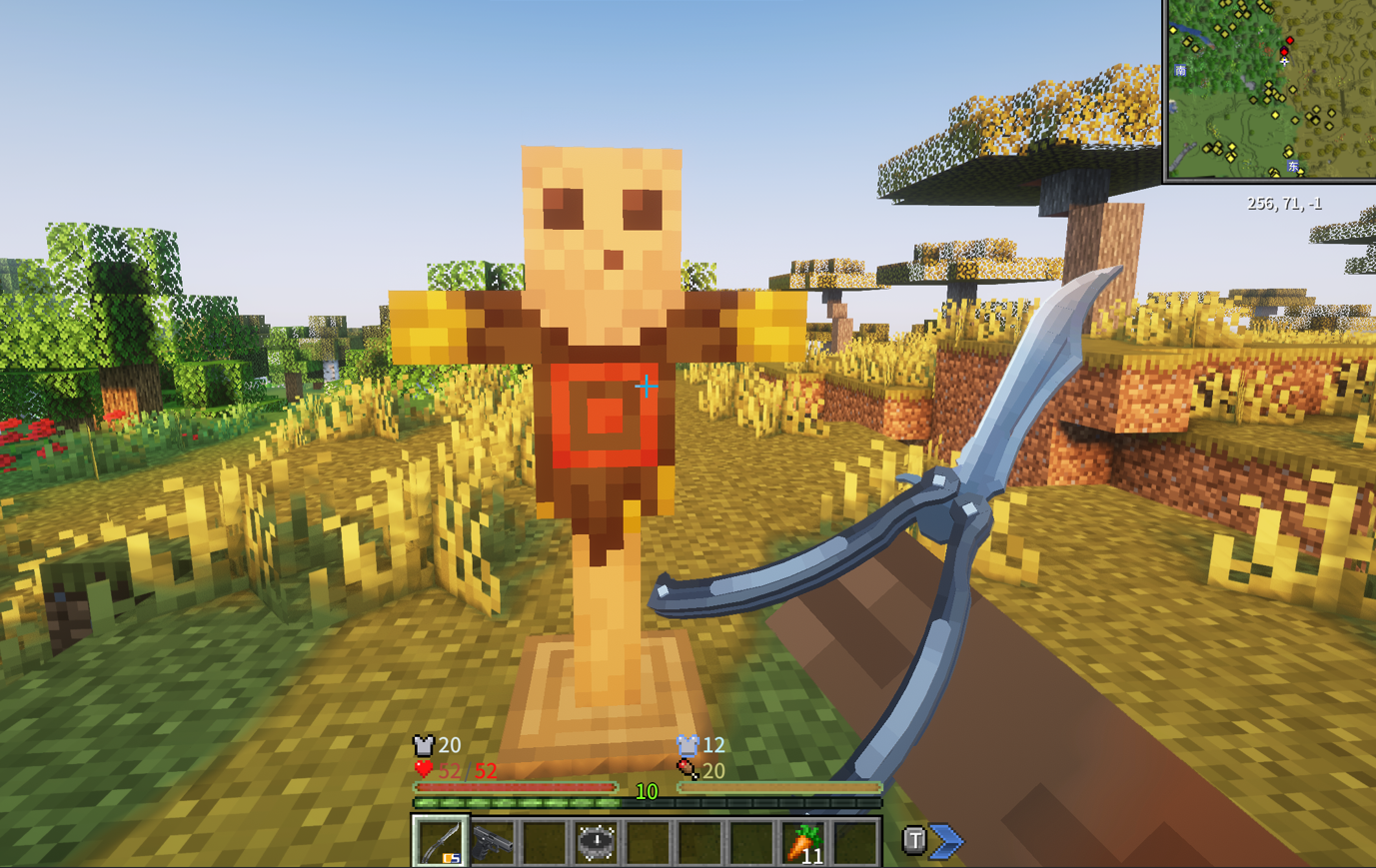Click the 南 (south) marker on the minimap
The width and height of the screenshot is (1376, 868).
click(1181, 71)
